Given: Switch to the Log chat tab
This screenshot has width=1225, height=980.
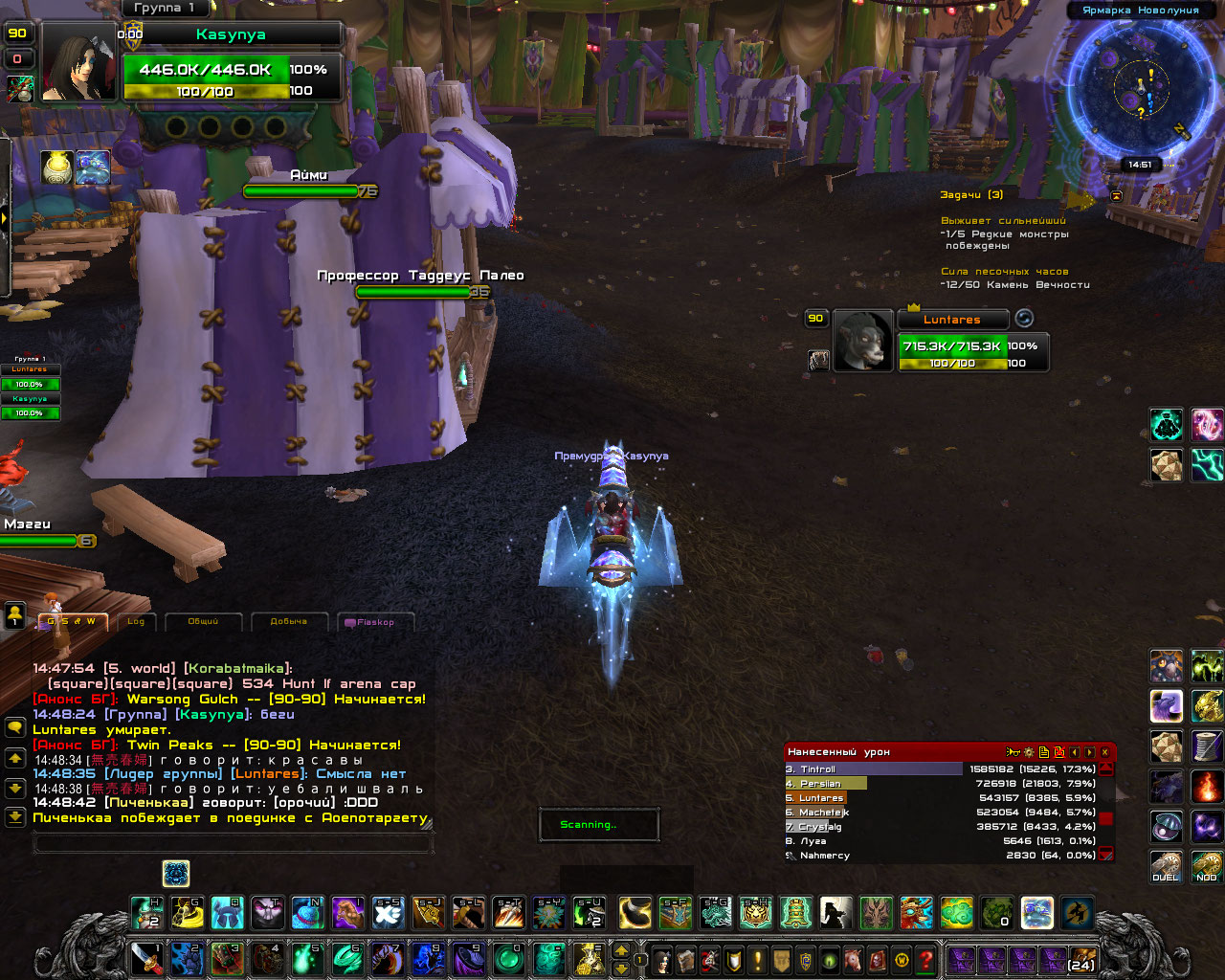Looking at the screenshot, I should pos(136,622).
